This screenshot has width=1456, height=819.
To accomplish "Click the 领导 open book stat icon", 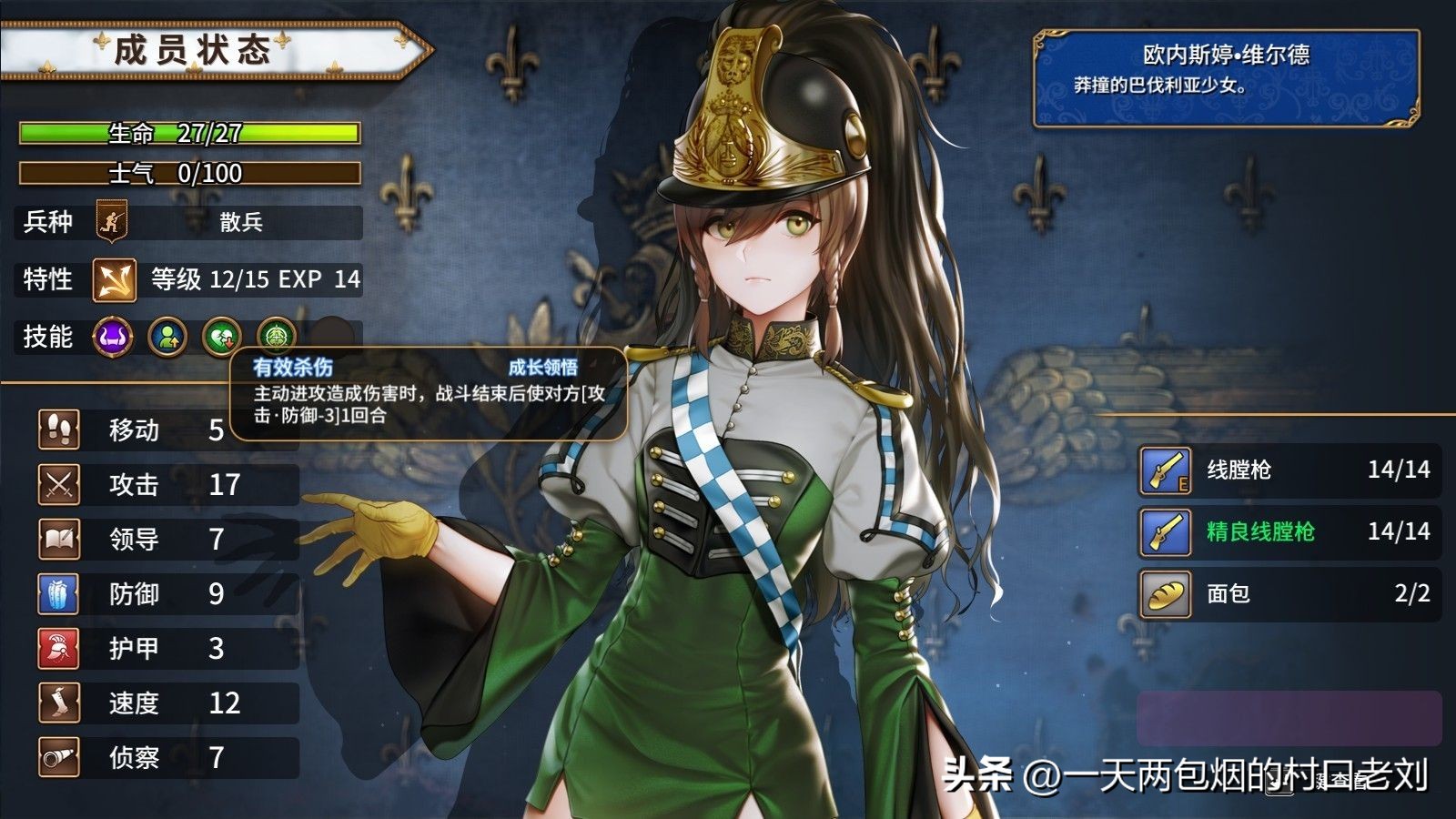I will (59, 539).
